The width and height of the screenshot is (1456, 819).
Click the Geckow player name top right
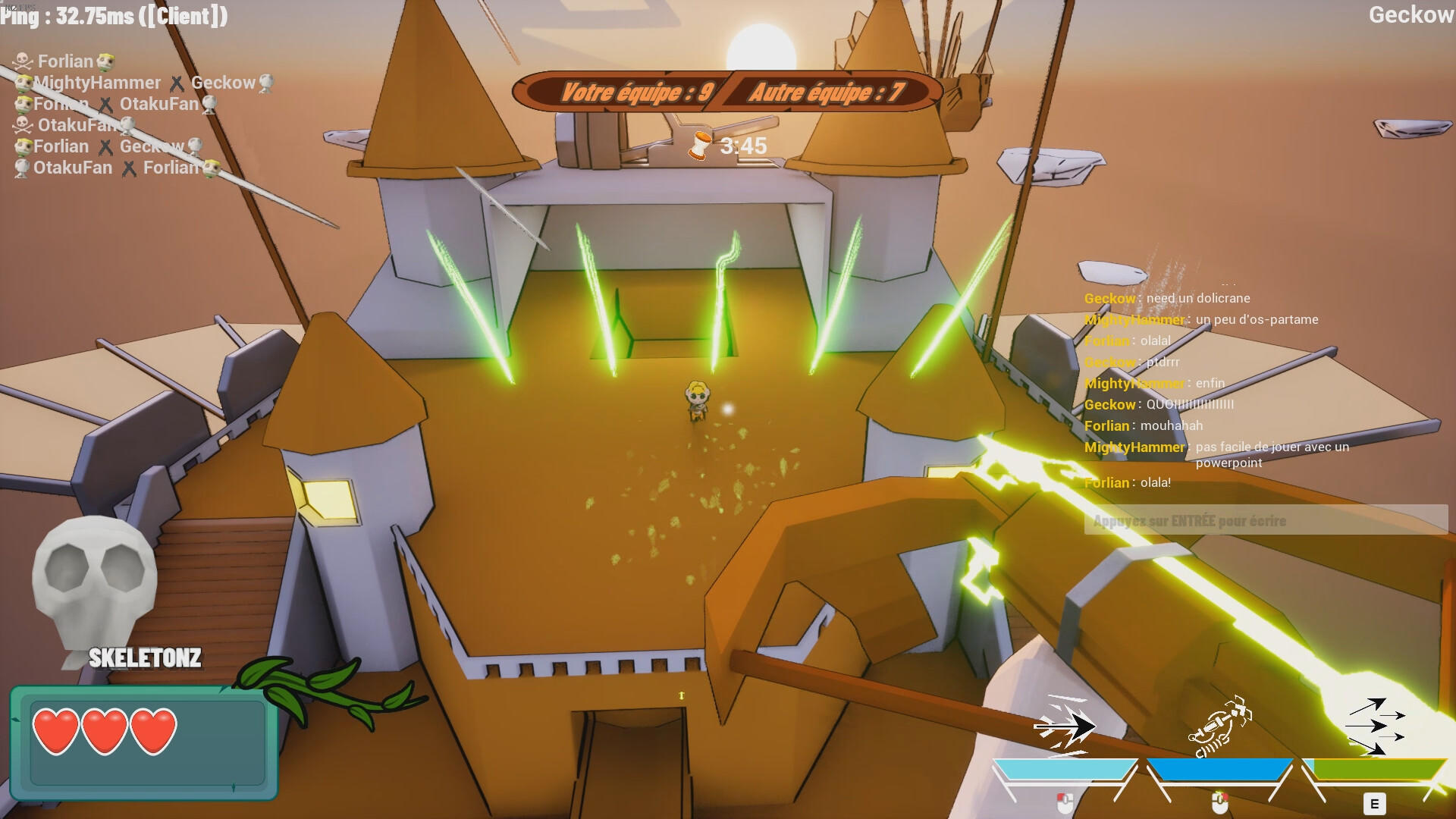1412,14
